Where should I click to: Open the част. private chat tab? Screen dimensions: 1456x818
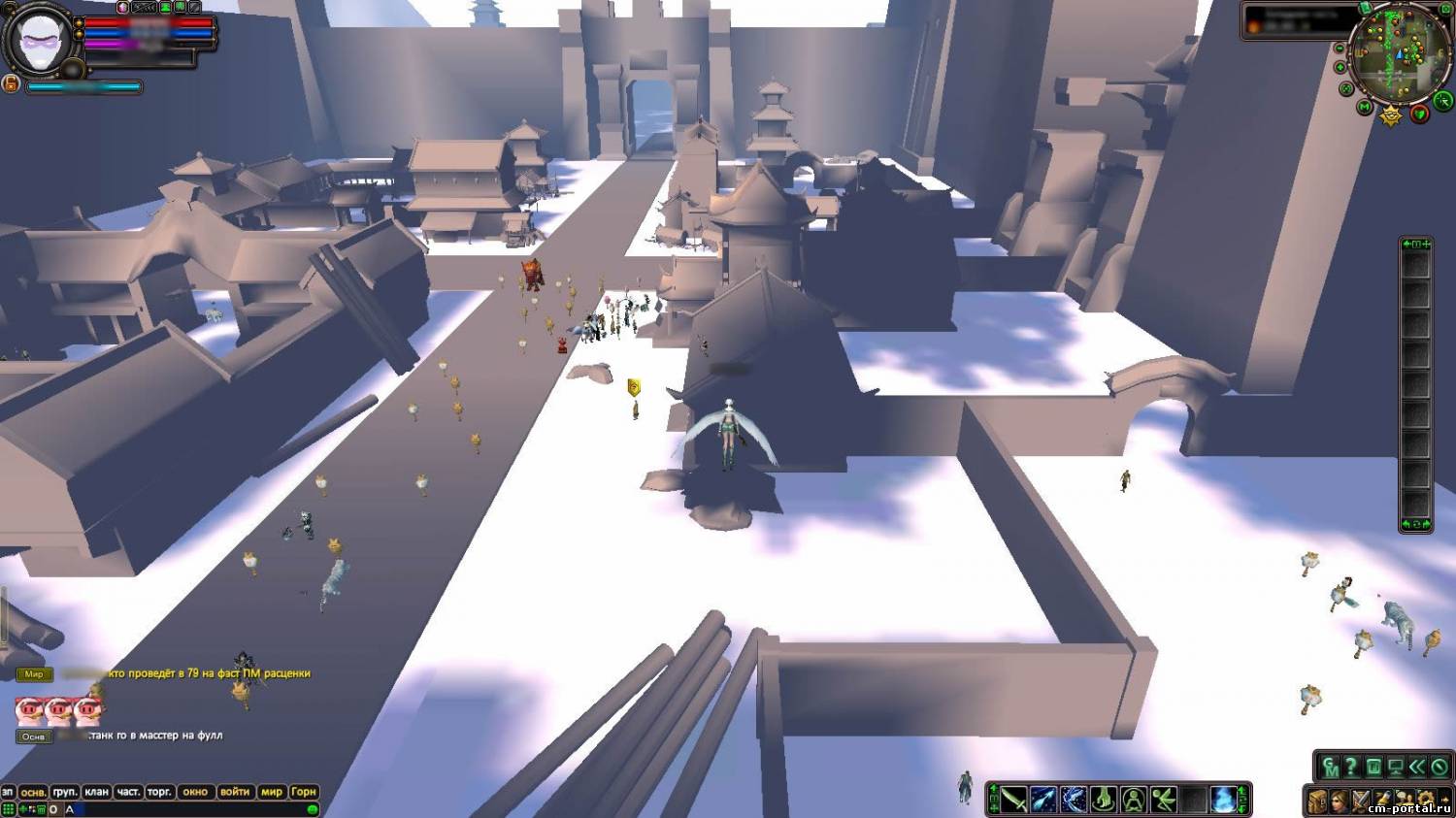(128, 792)
